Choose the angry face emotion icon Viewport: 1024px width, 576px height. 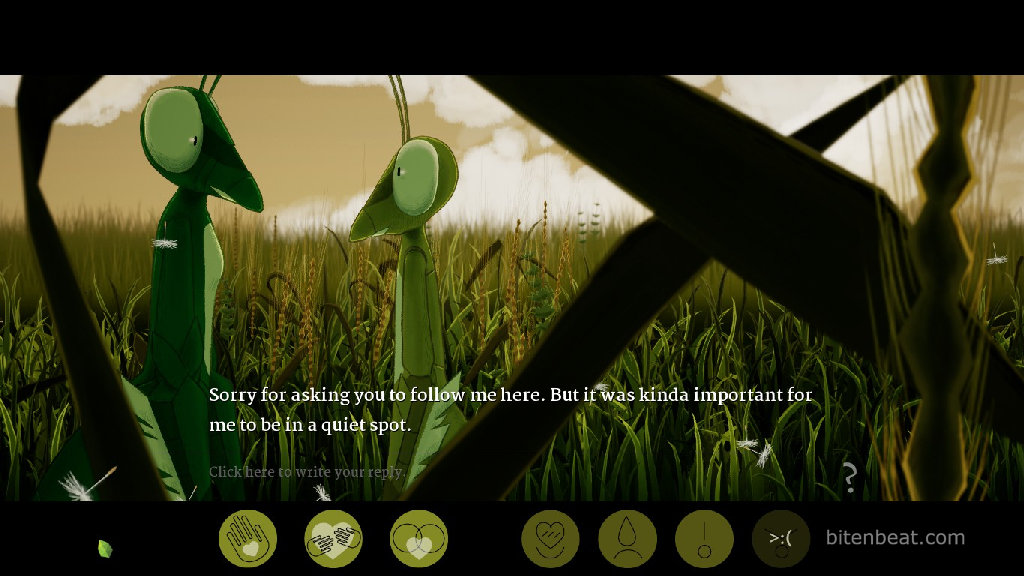tap(781, 538)
